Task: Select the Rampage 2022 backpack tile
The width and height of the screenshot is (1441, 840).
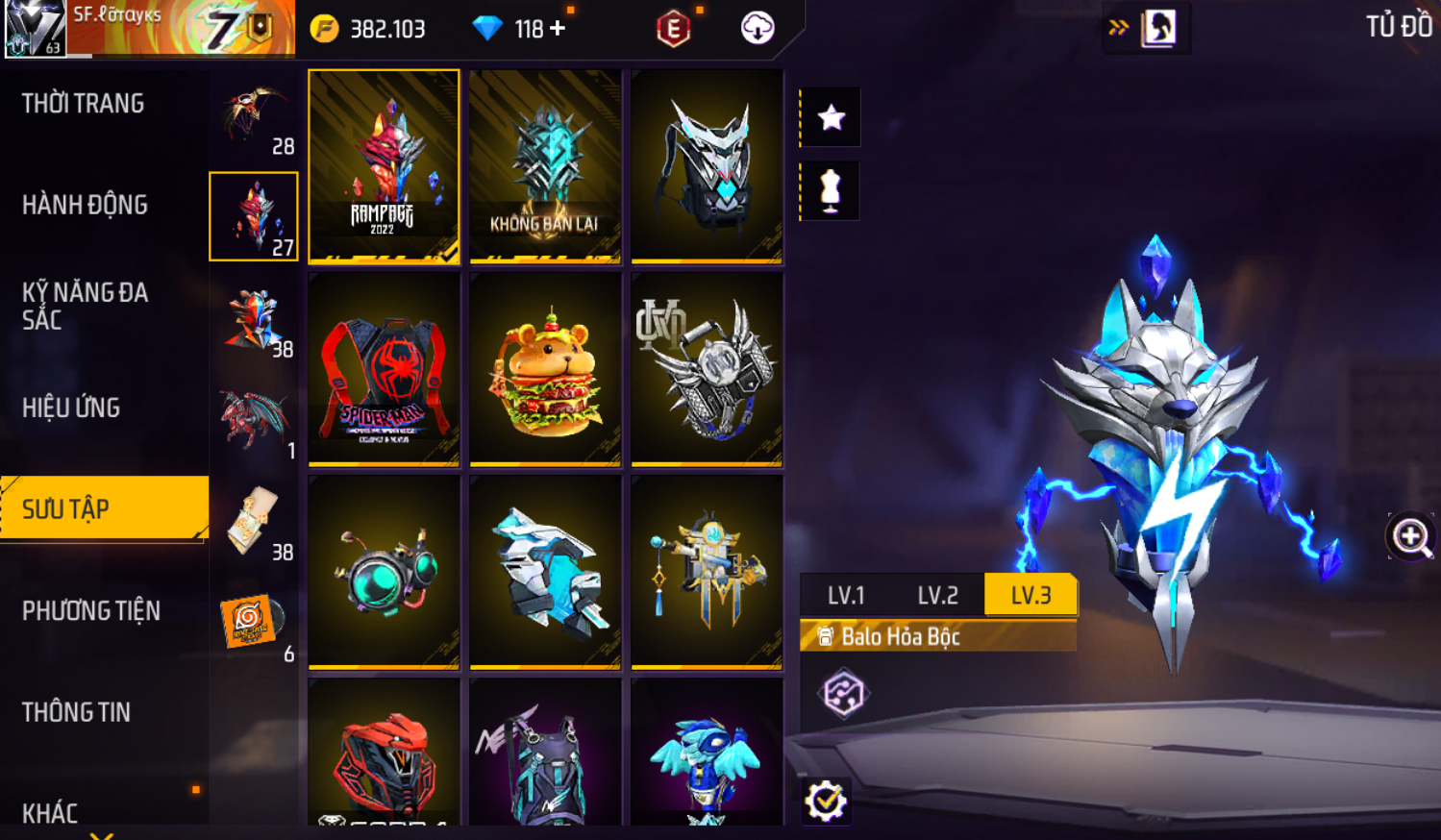Action: click(384, 166)
